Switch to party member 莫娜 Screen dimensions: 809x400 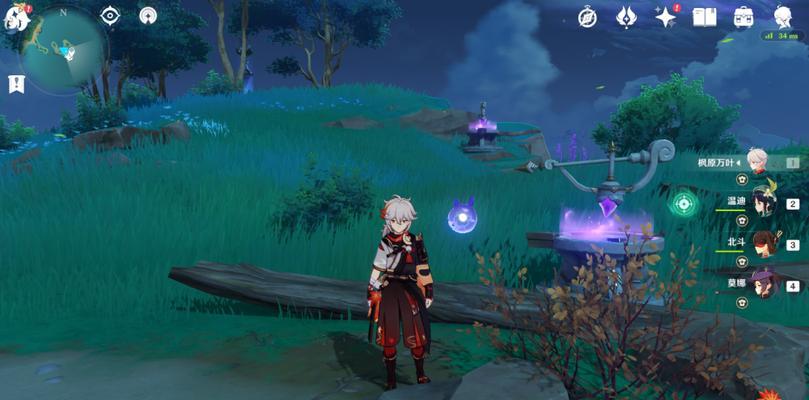pyautogui.click(x=764, y=284)
